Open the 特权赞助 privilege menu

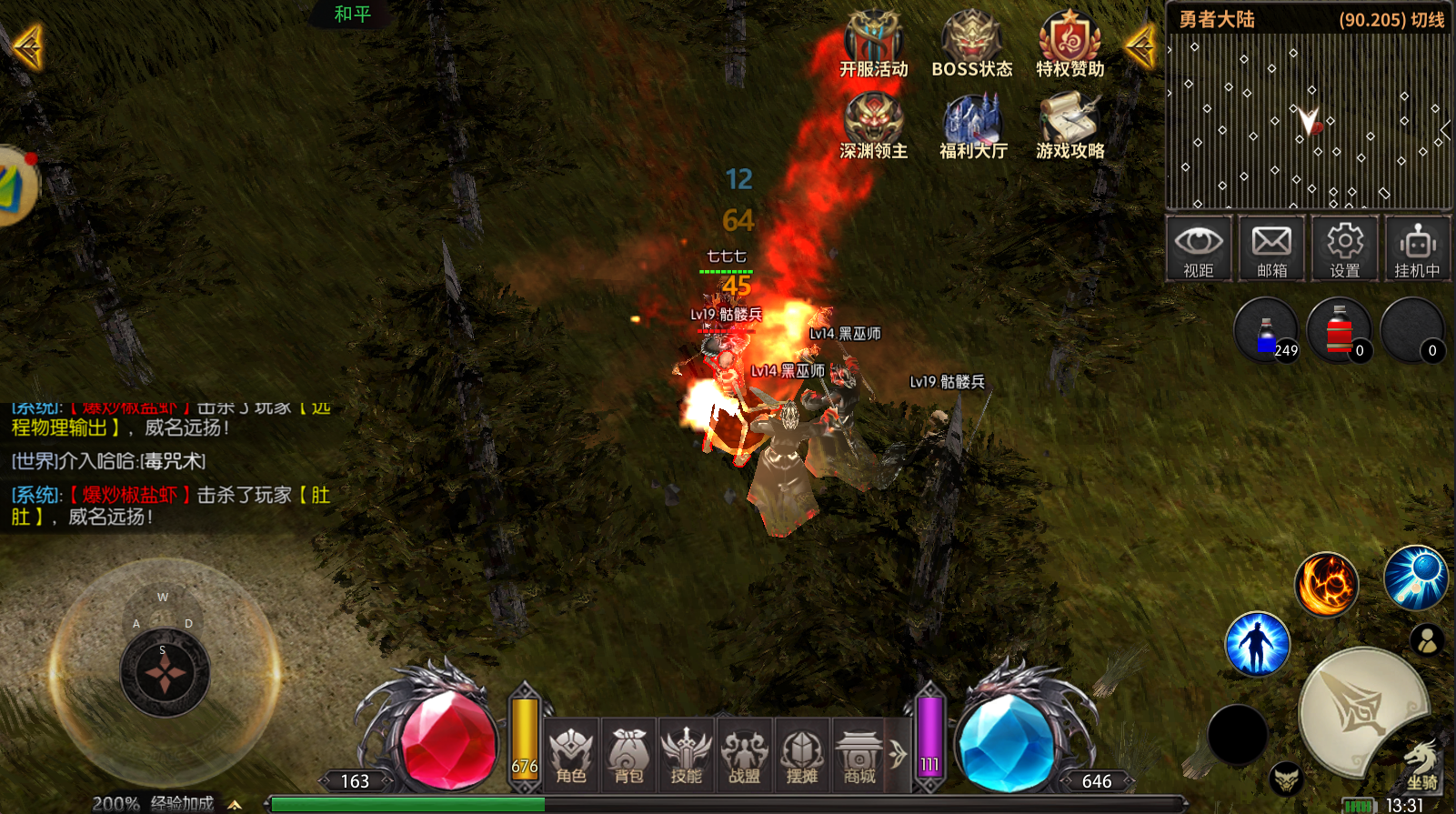[1069, 45]
